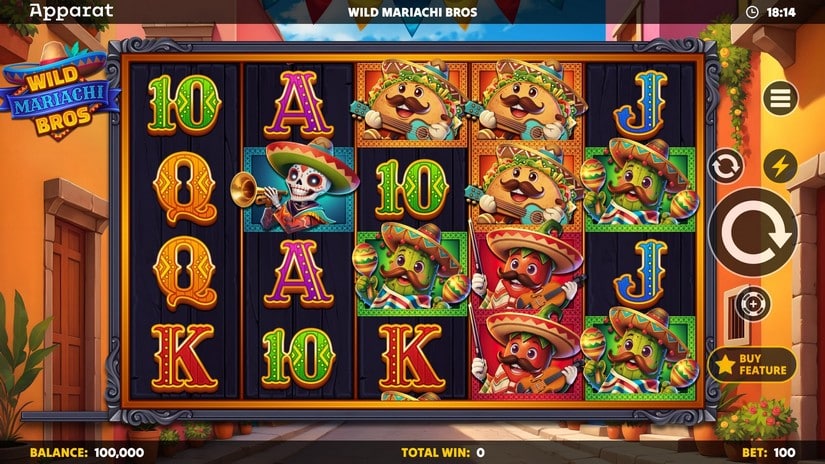The width and height of the screenshot is (825, 464).
Task: Open the bet chip settings
Action: click(752, 303)
